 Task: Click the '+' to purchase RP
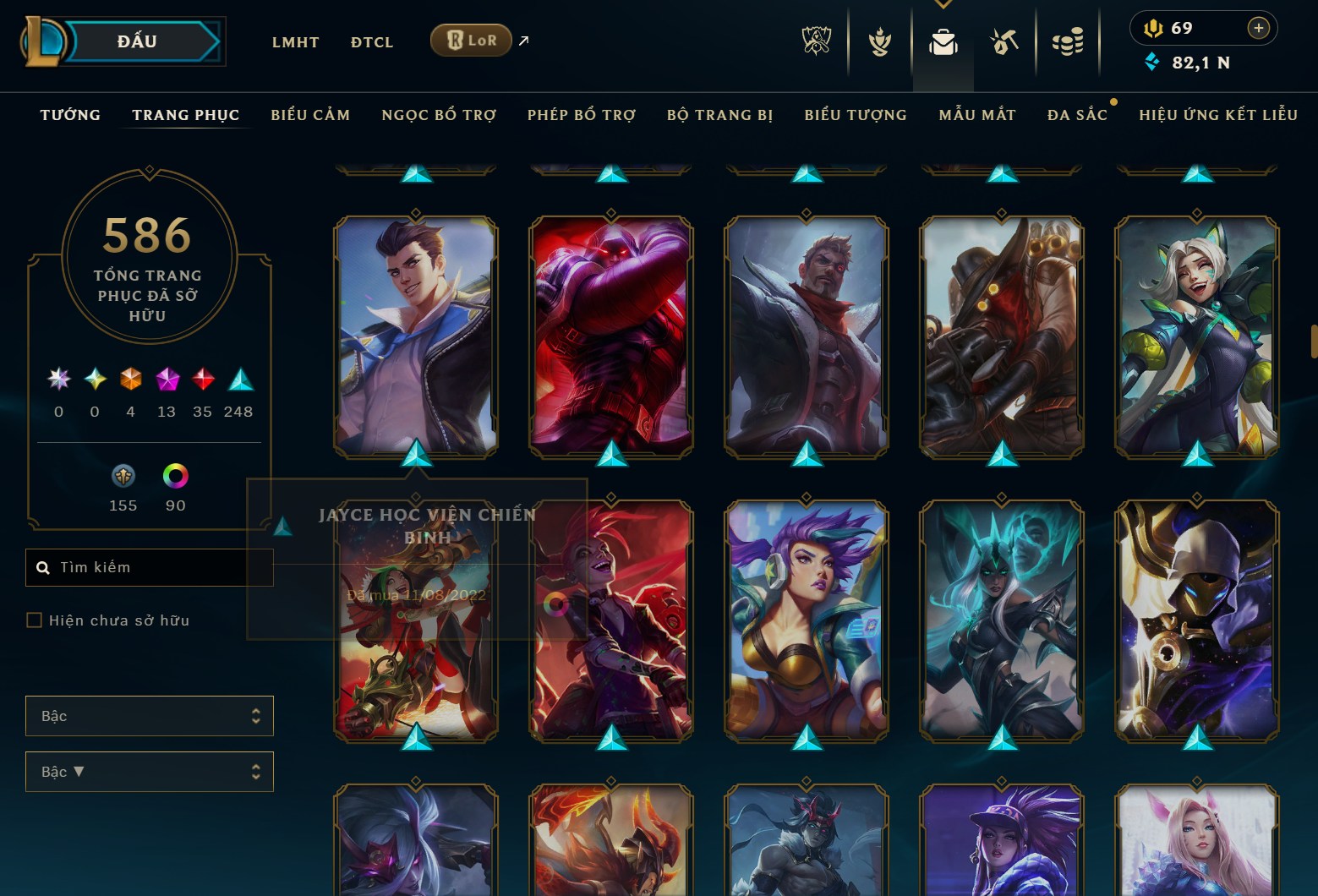click(x=1259, y=27)
